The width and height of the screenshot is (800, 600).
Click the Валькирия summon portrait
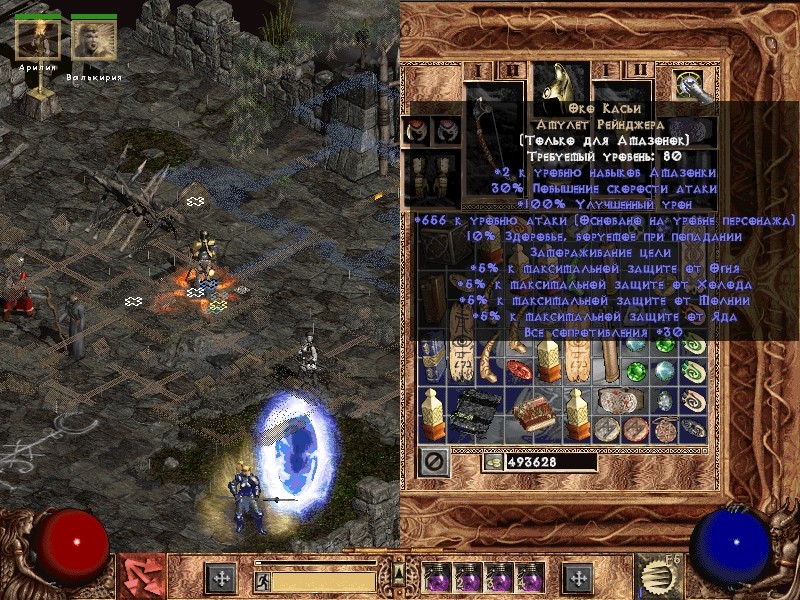pyautogui.click(x=94, y=39)
